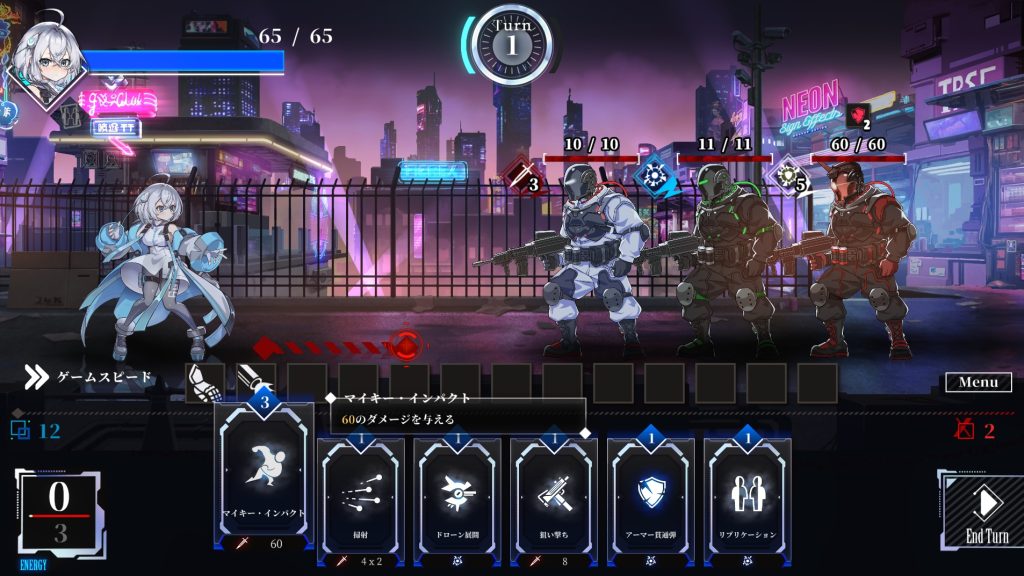Viewport: 1024px width, 576px height.
Task: Inspect the red soldier's status effect icon
Action: point(859,117)
